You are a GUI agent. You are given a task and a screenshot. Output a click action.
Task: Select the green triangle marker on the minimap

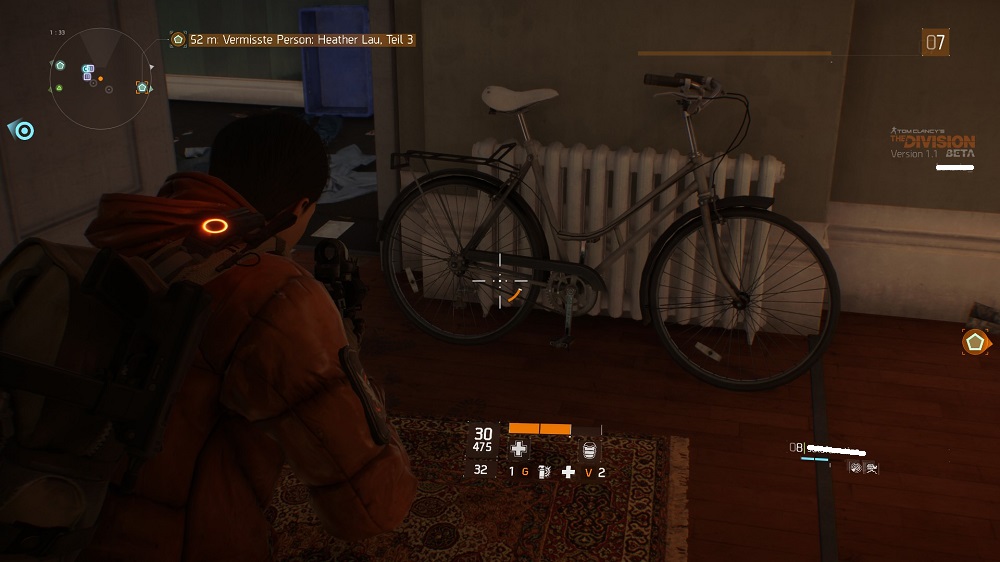point(59,88)
